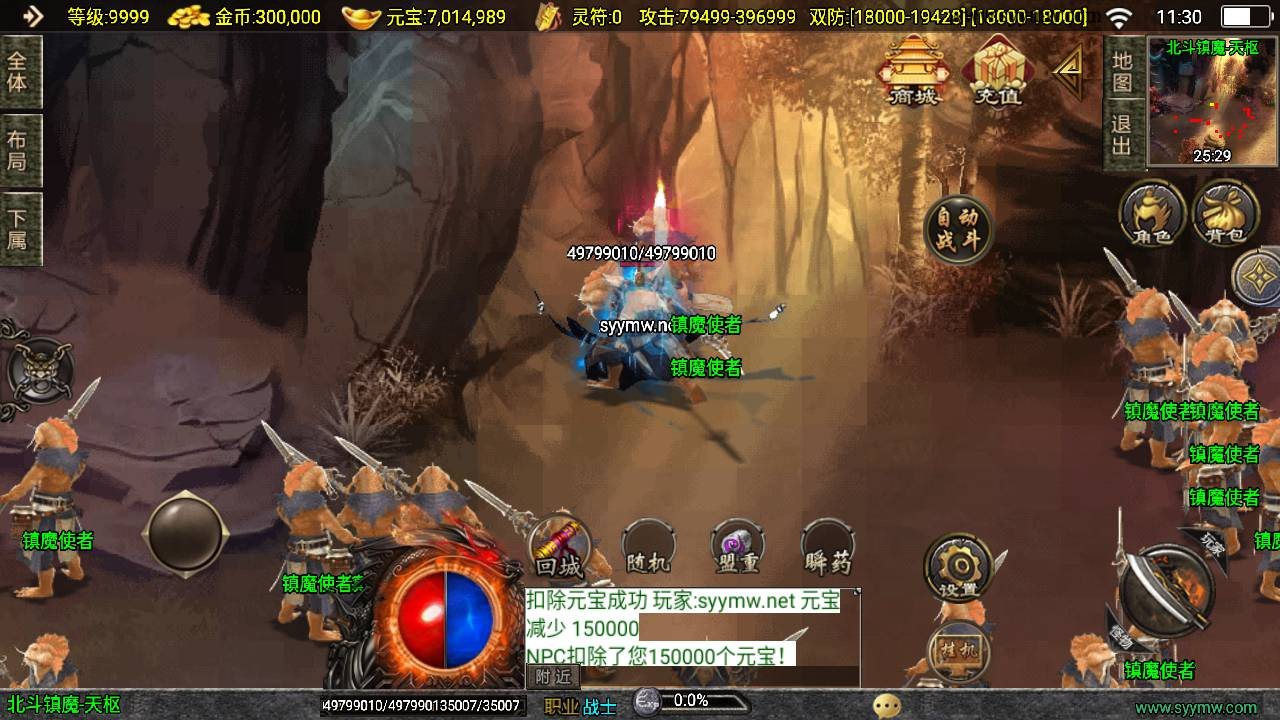Open the 角色 character sheet
The image size is (1280, 720).
click(x=1152, y=213)
